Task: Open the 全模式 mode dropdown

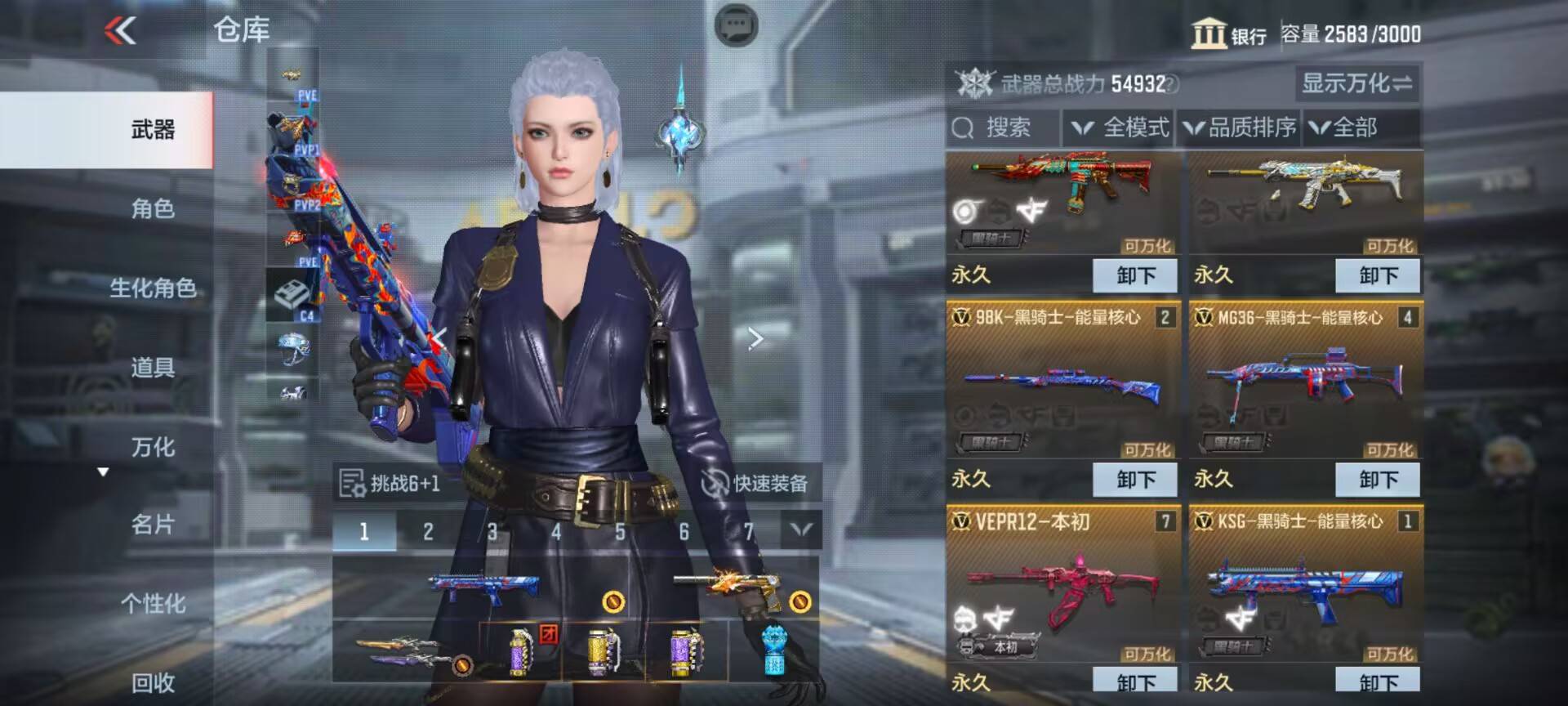Action: pos(1120,128)
